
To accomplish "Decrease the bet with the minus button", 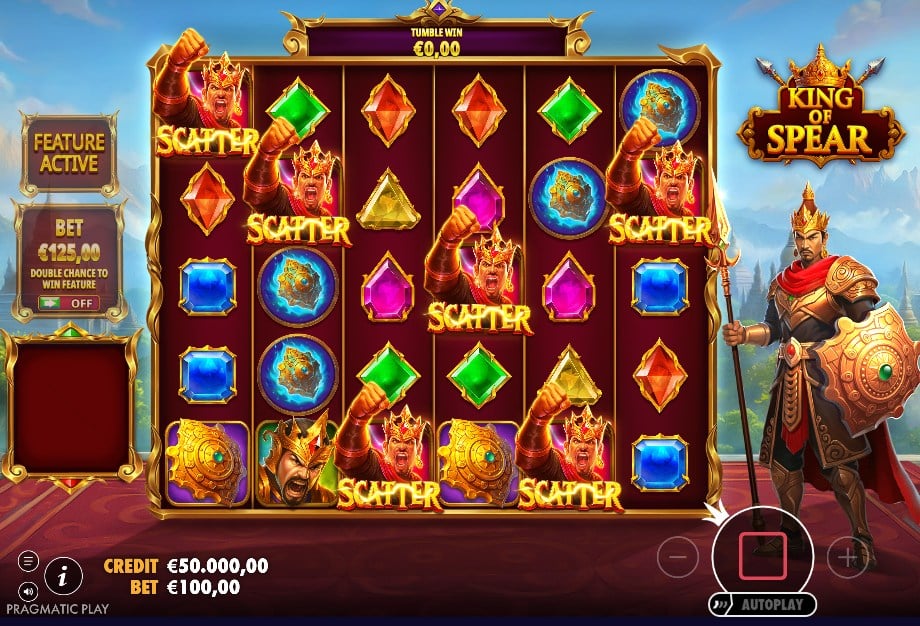I will pyautogui.click(x=678, y=557).
